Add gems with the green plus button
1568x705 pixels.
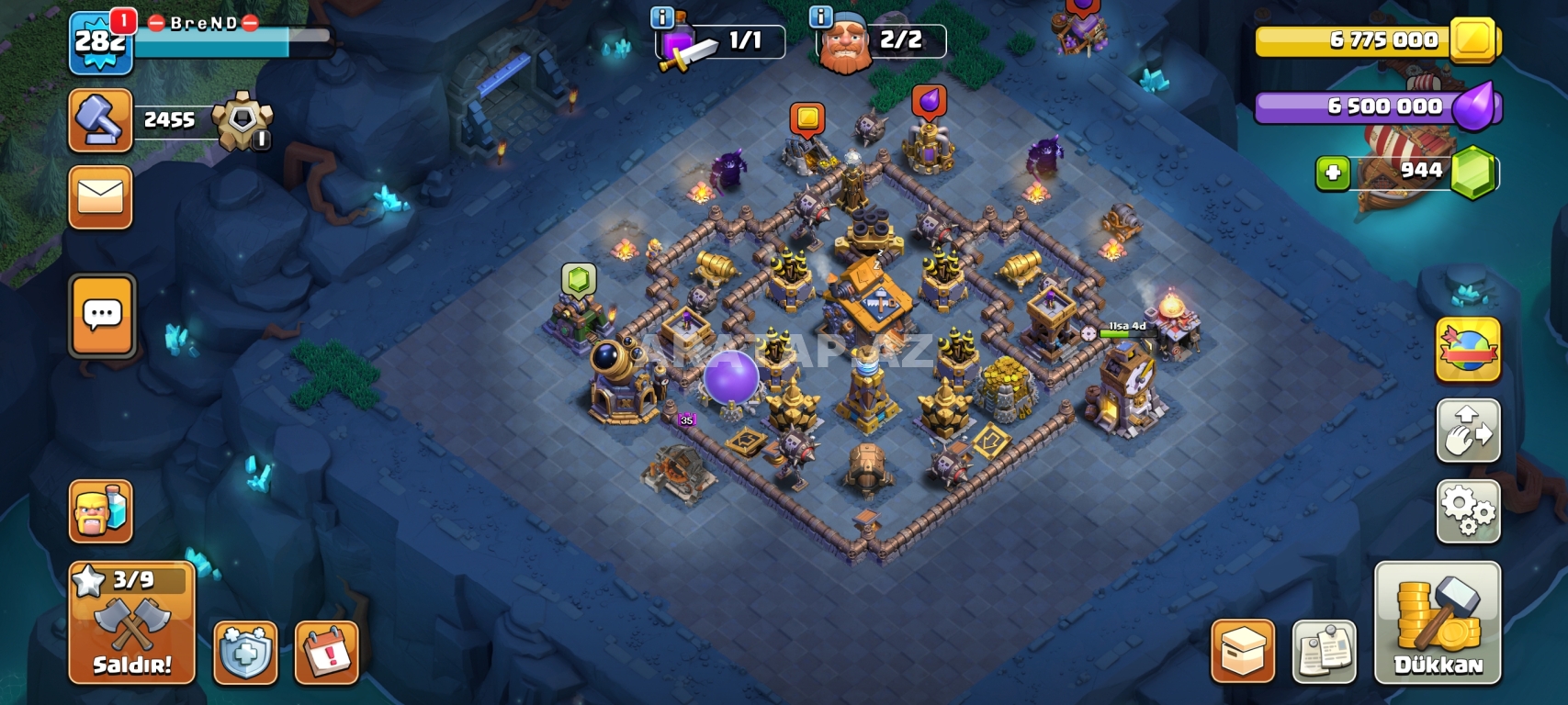(1332, 173)
